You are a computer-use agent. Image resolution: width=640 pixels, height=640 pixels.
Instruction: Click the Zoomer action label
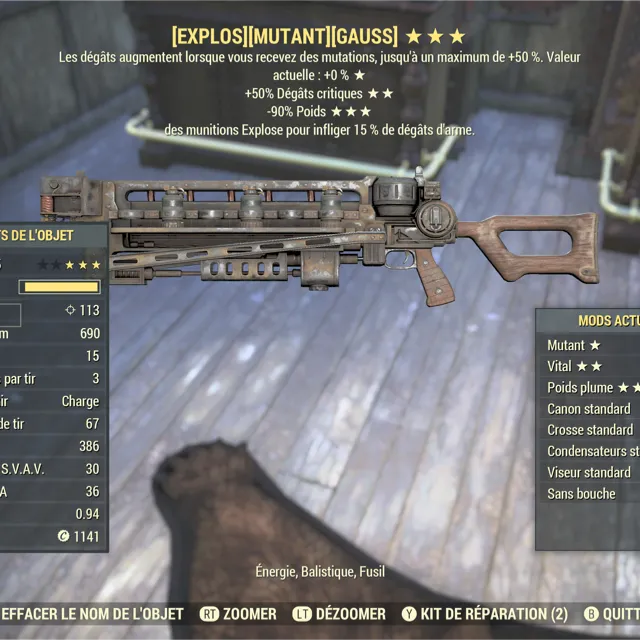pos(249,613)
